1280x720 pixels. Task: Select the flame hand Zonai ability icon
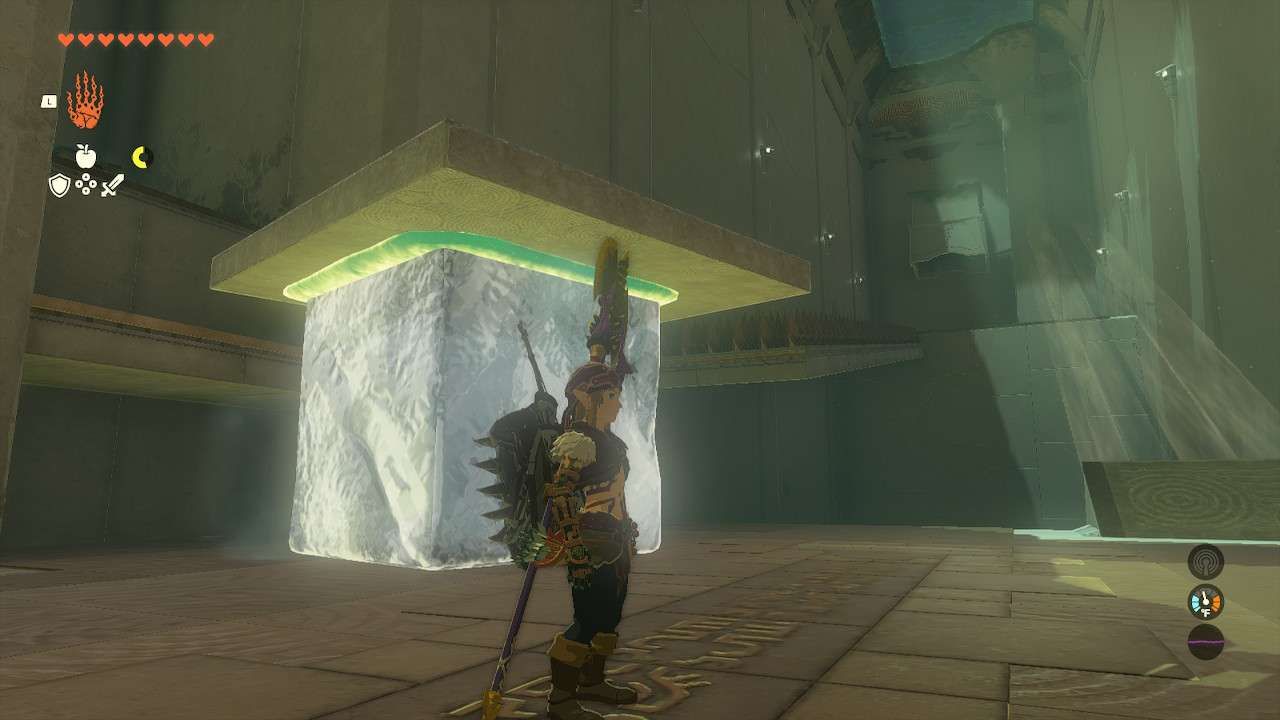coord(85,99)
